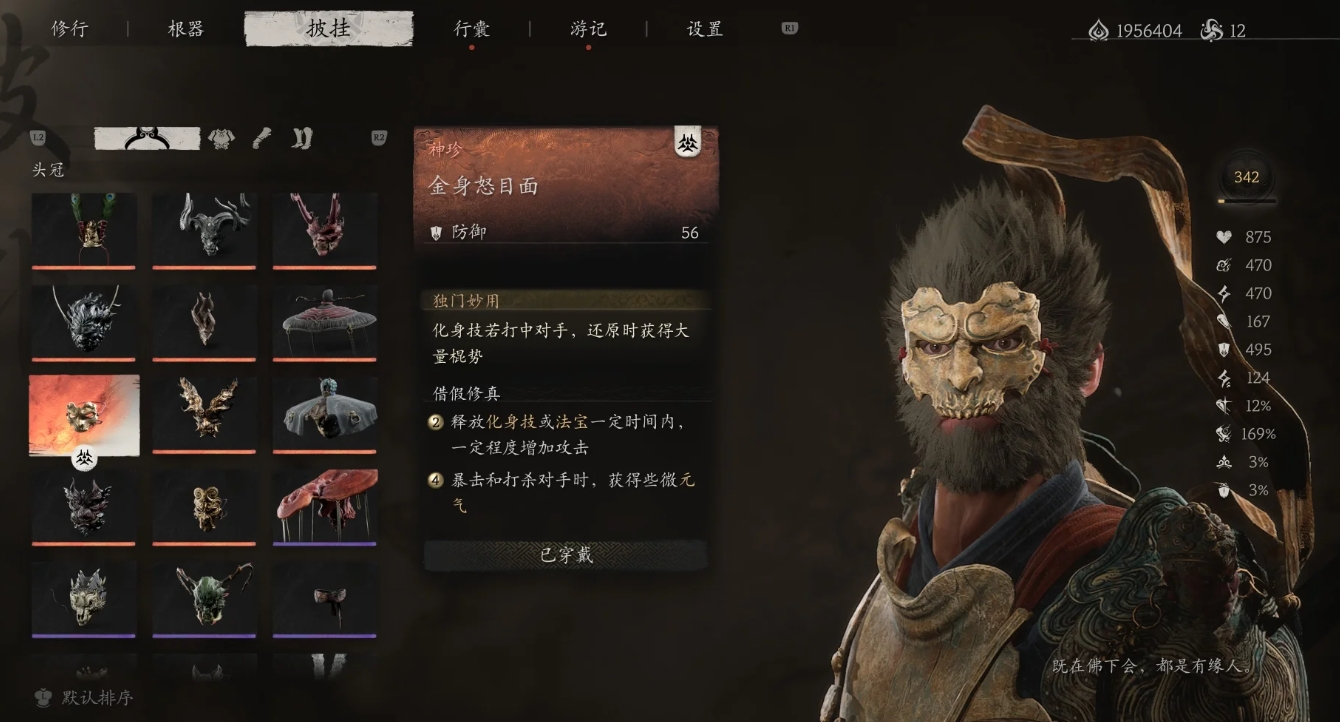Click the circular gauge showing 342
Viewport: 1340px width, 722px height.
click(x=1247, y=178)
